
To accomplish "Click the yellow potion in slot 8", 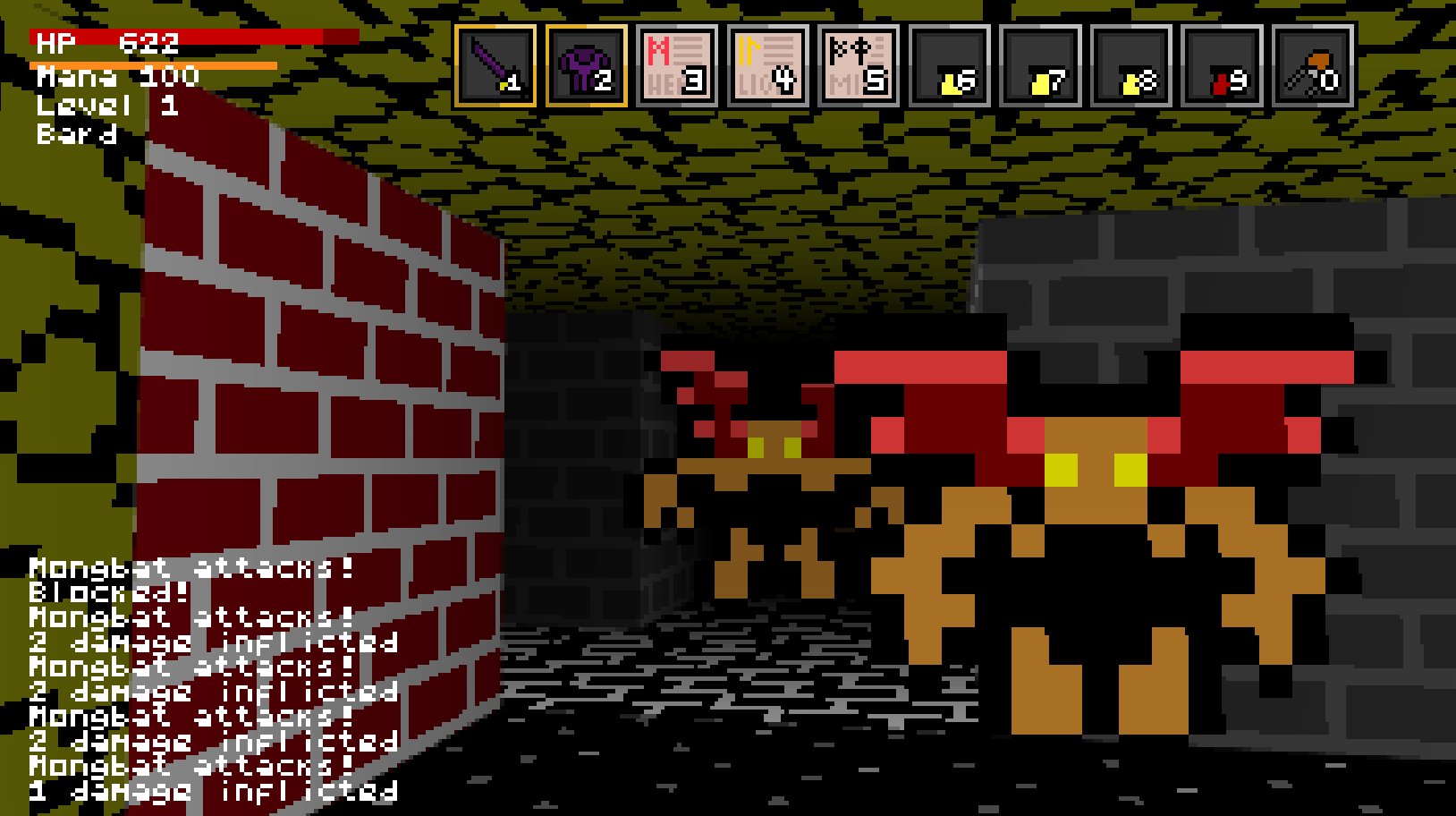I will 1131,66.
